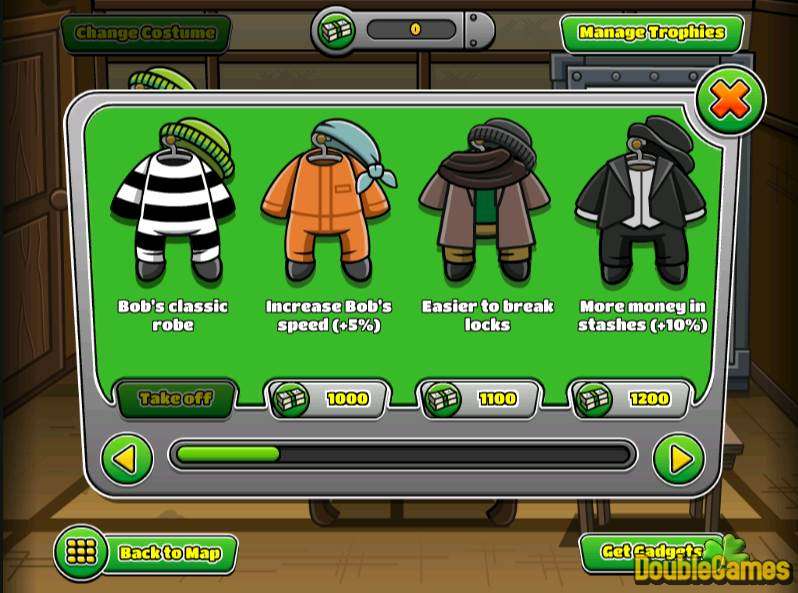Buy the orange jumpsuit for 1000
This screenshot has width=798, height=593.
coord(326,399)
